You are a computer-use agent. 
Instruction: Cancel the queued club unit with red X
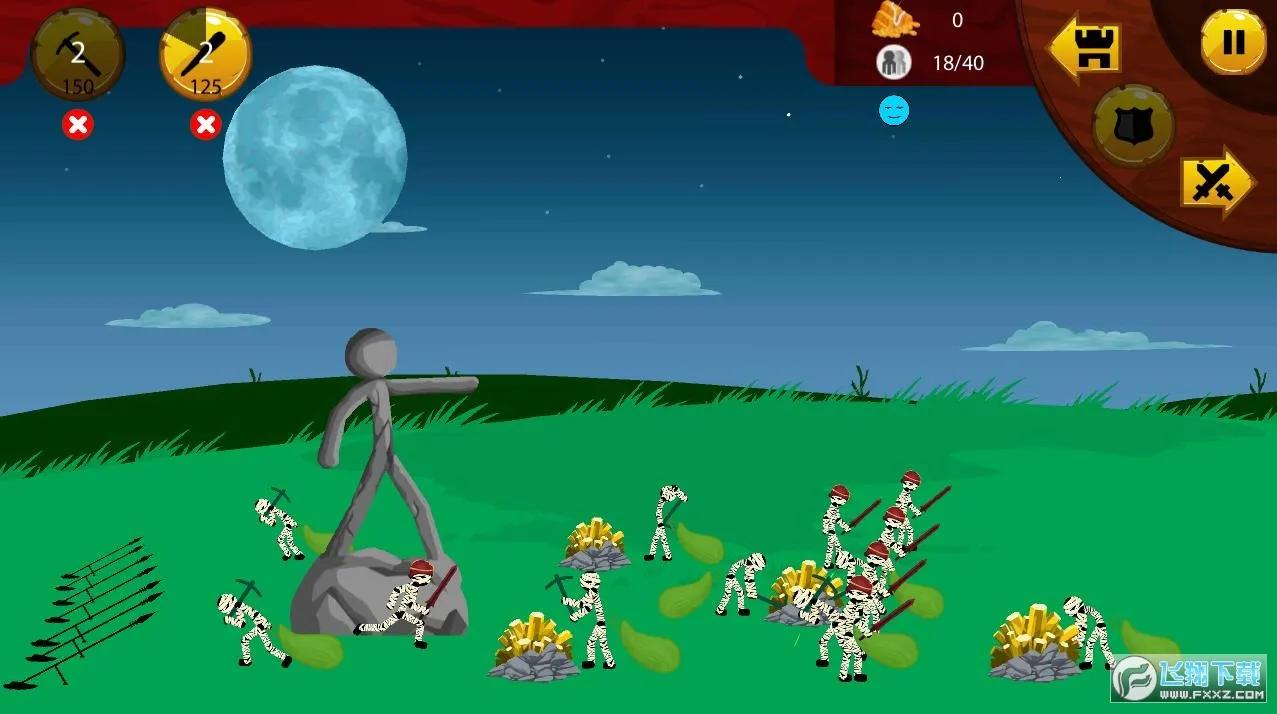205,125
